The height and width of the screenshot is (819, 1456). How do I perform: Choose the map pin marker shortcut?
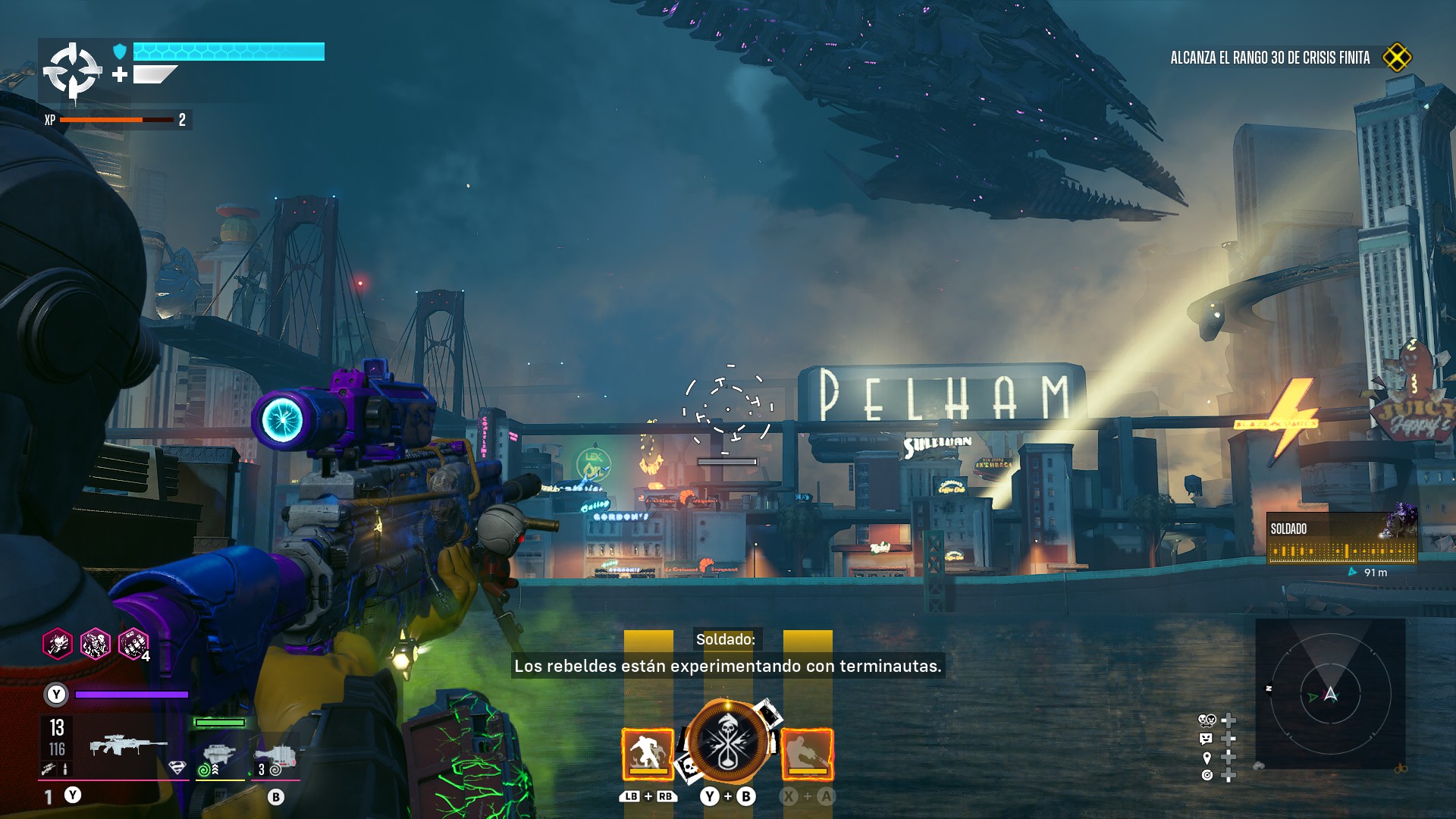(1207, 757)
